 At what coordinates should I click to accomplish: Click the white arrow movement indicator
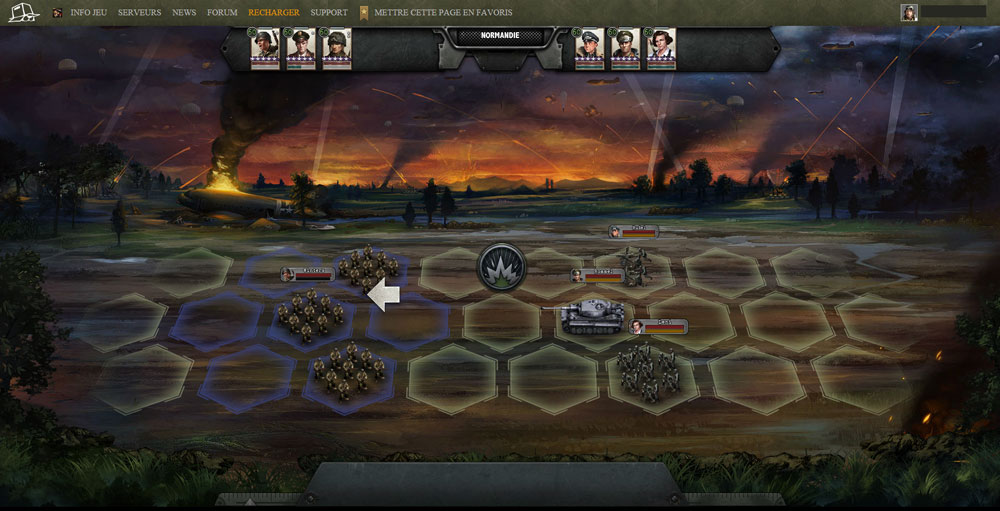point(384,294)
